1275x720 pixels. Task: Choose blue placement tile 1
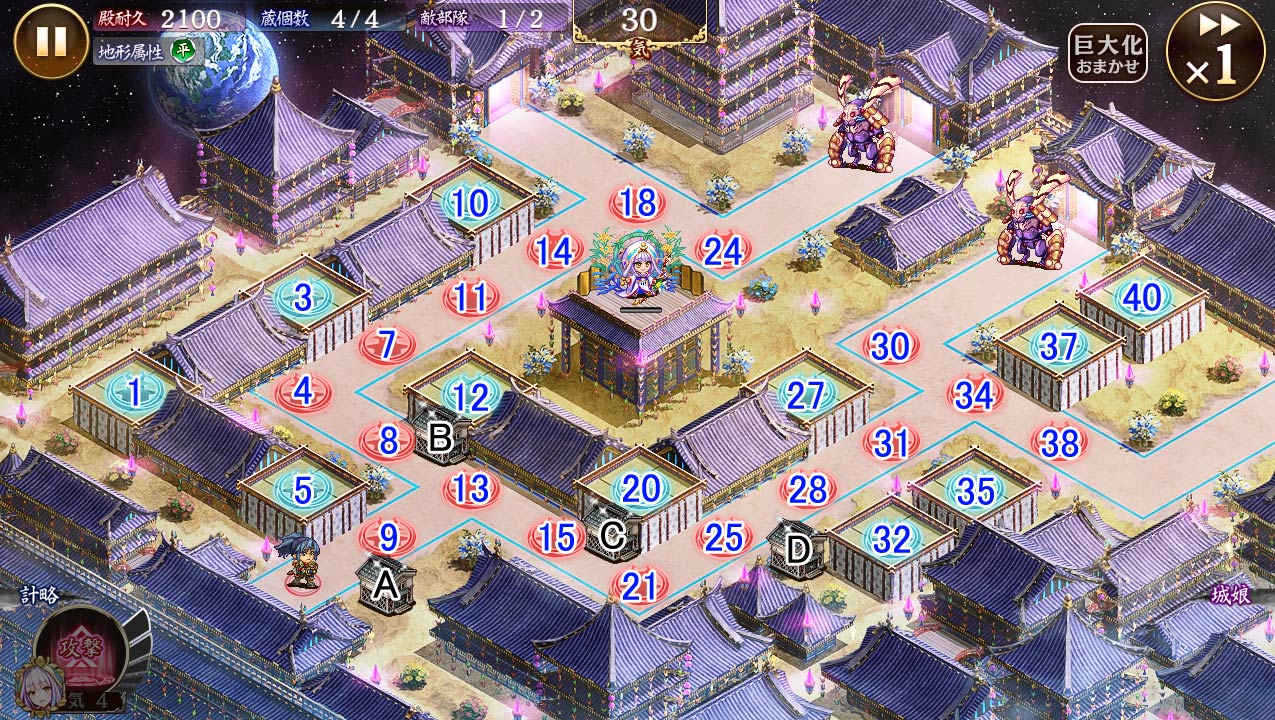pyautogui.click(x=135, y=392)
